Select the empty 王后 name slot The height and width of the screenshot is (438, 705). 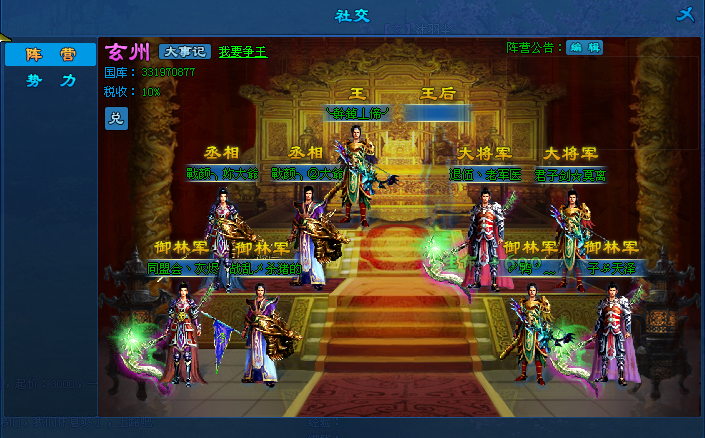click(x=437, y=114)
